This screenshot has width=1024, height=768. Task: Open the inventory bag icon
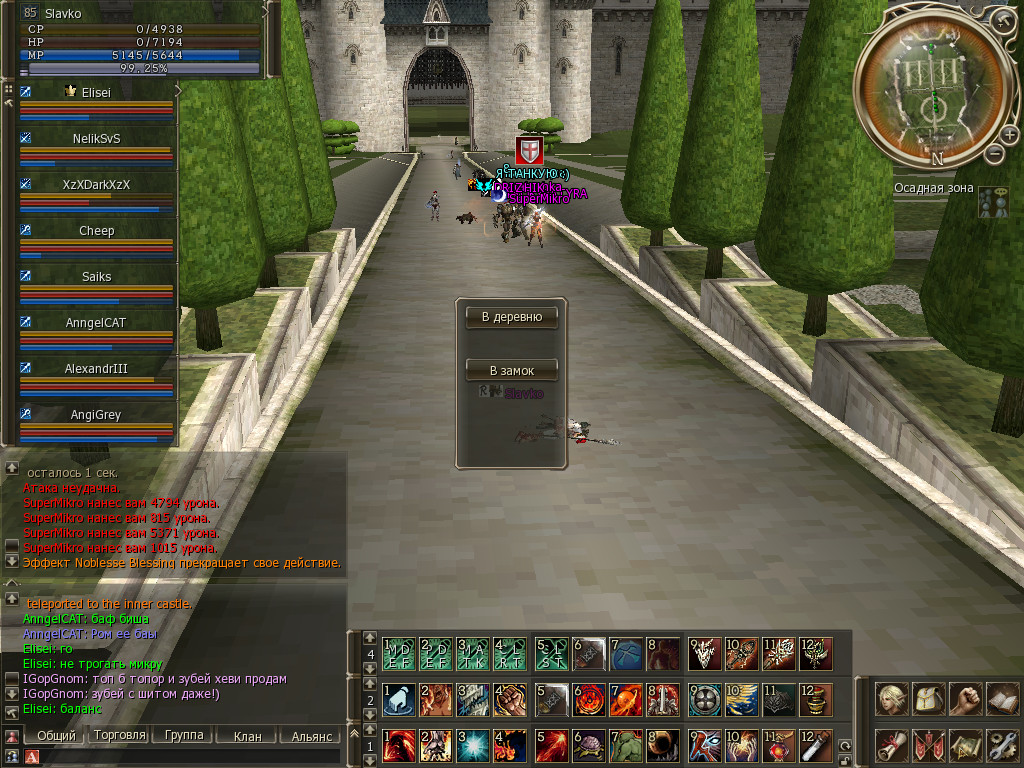click(x=929, y=699)
